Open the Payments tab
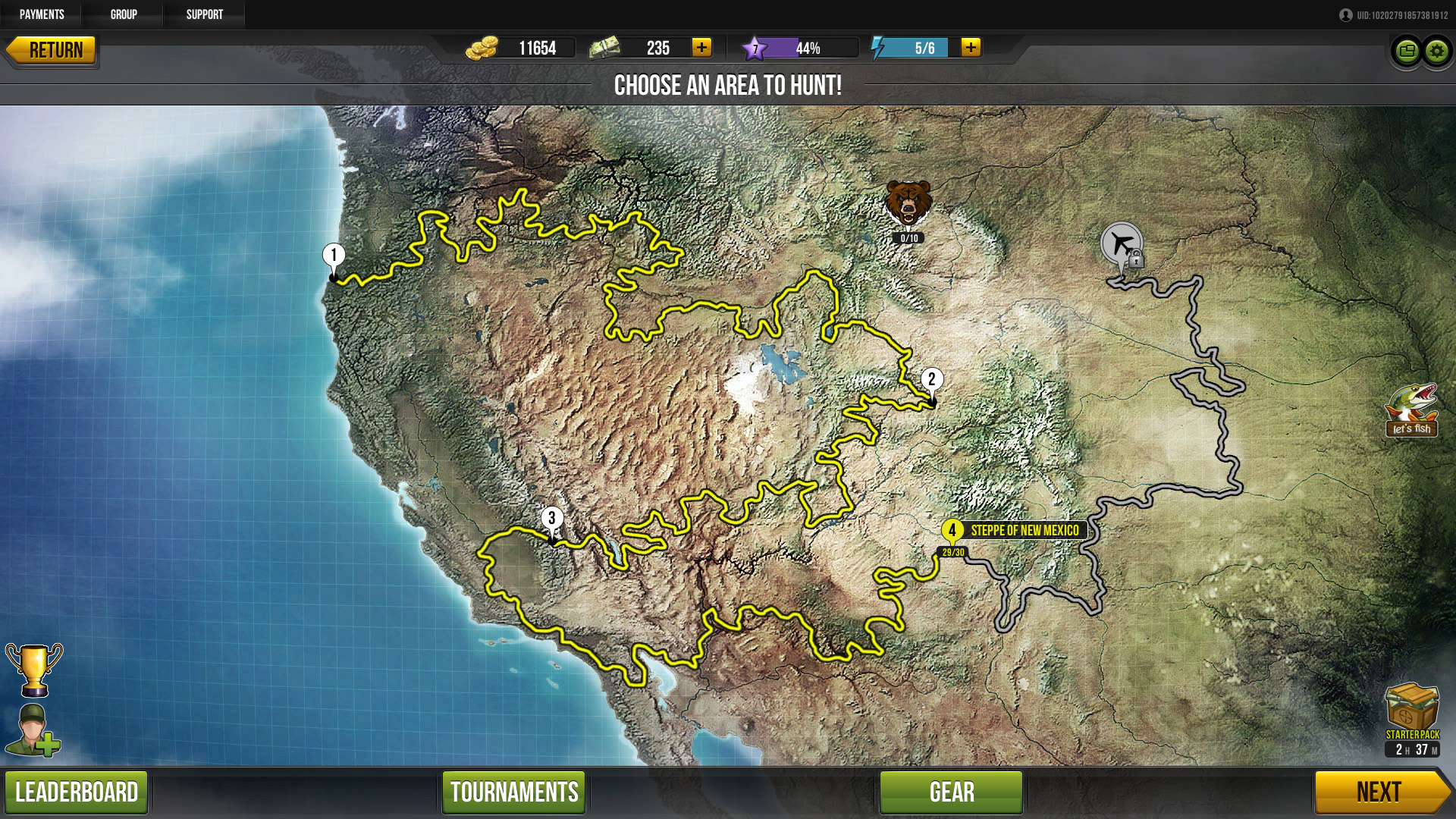1456x819 pixels. click(x=42, y=14)
